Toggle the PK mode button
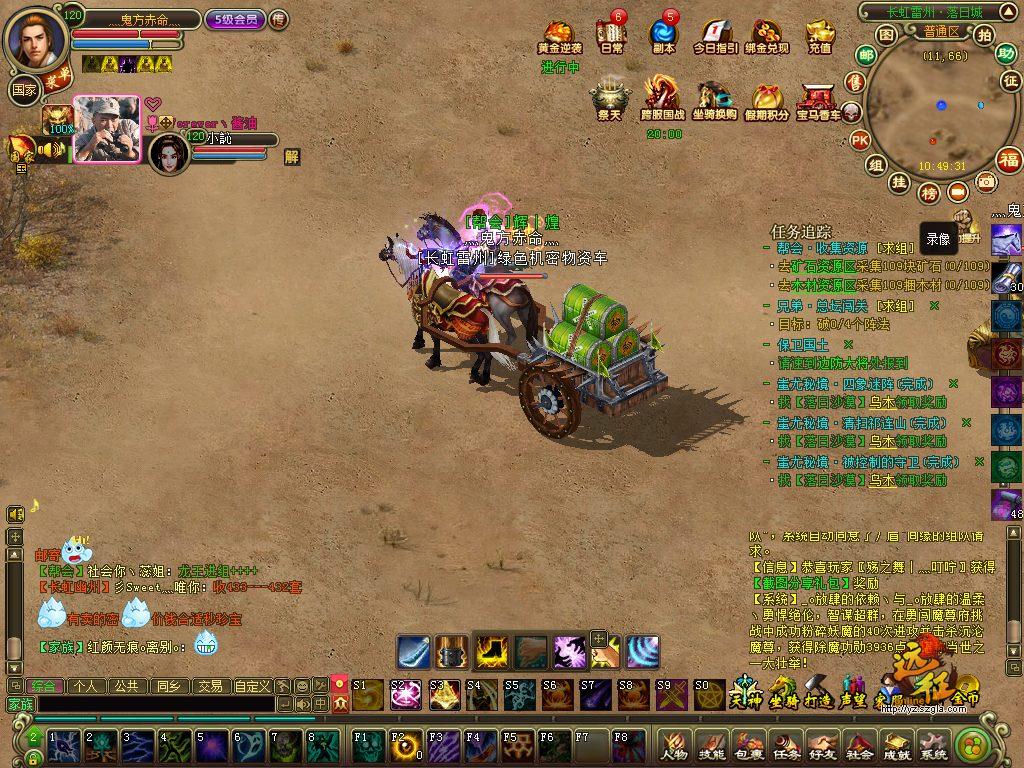 pyautogui.click(x=858, y=140)
